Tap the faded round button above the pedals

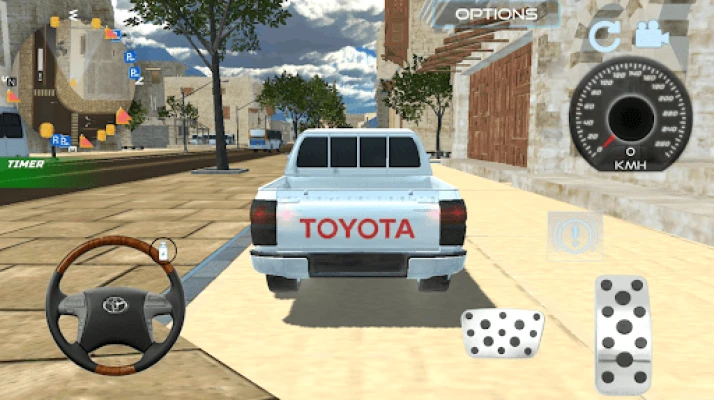tap(575, 237)
